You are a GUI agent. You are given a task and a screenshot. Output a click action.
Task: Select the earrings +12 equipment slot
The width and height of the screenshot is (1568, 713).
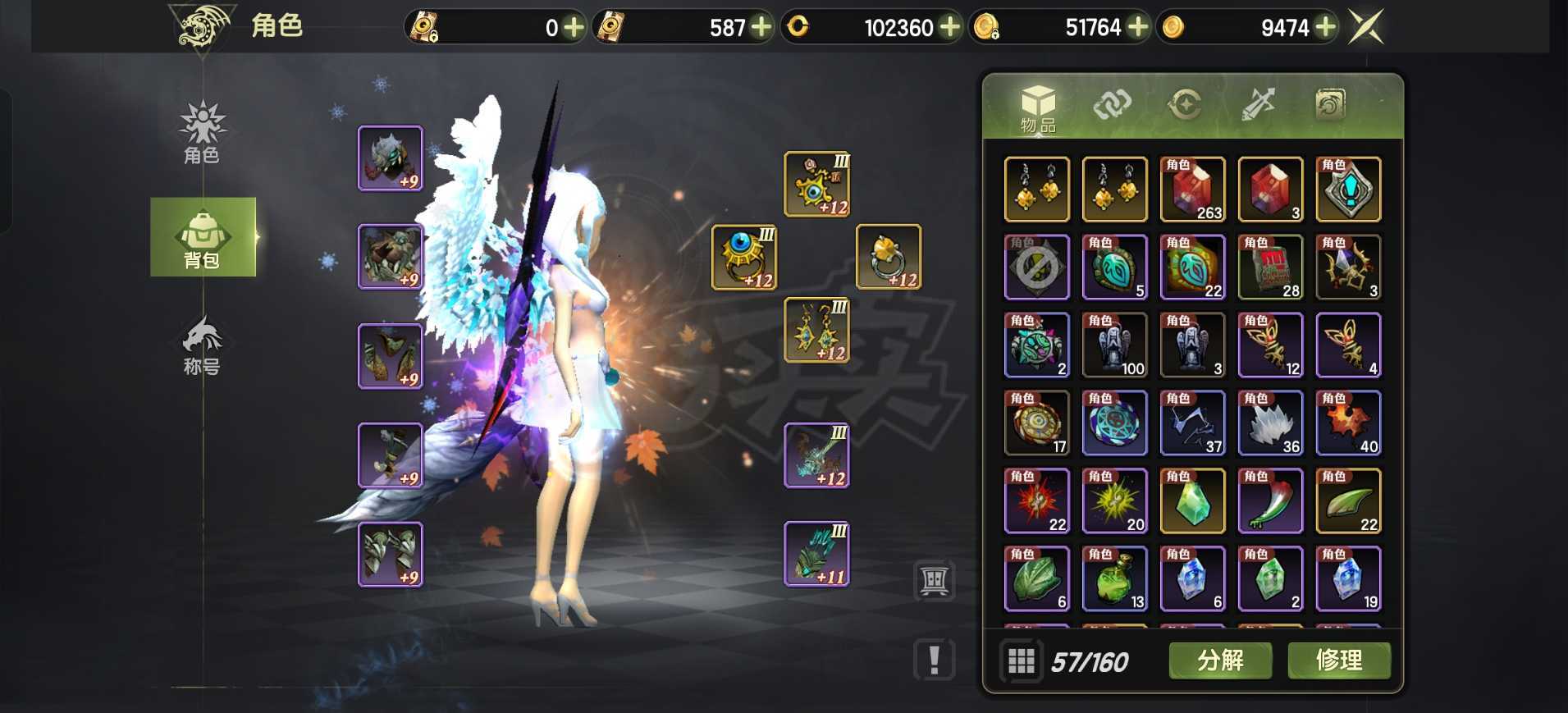pyautogui.click(x=817, y=330)
